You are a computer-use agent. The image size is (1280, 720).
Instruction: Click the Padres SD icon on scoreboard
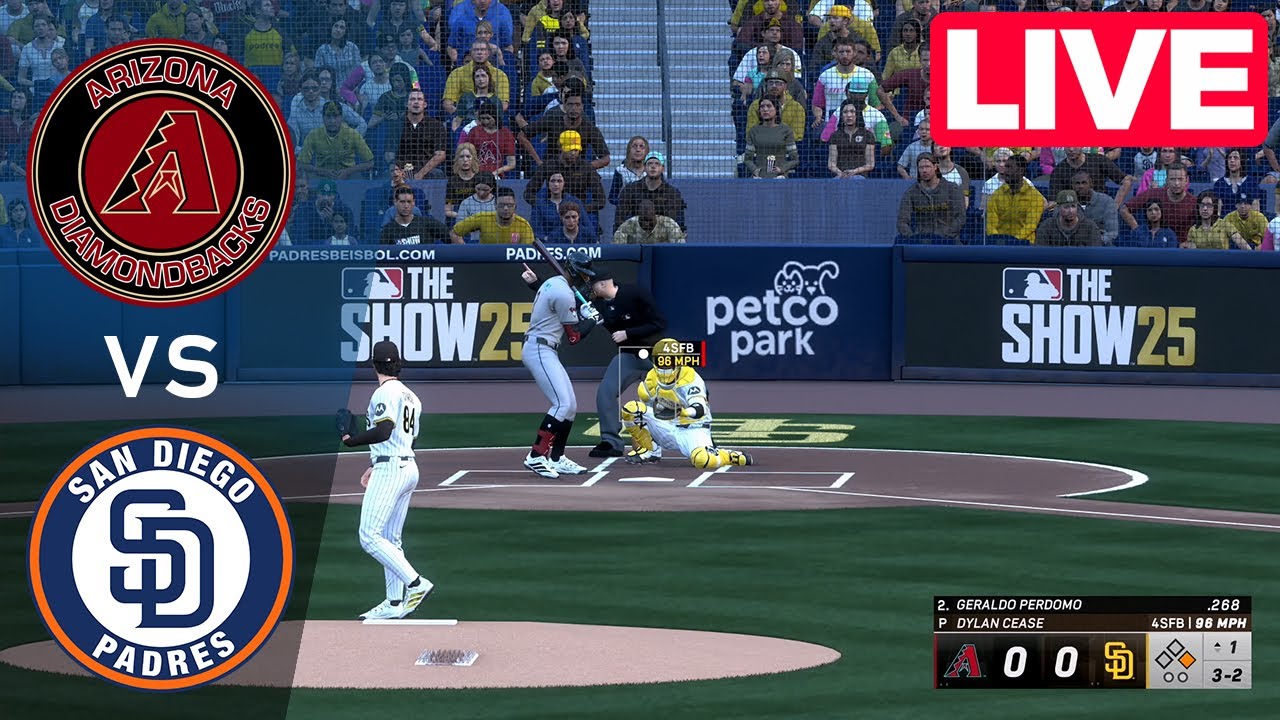point(1117,661)
